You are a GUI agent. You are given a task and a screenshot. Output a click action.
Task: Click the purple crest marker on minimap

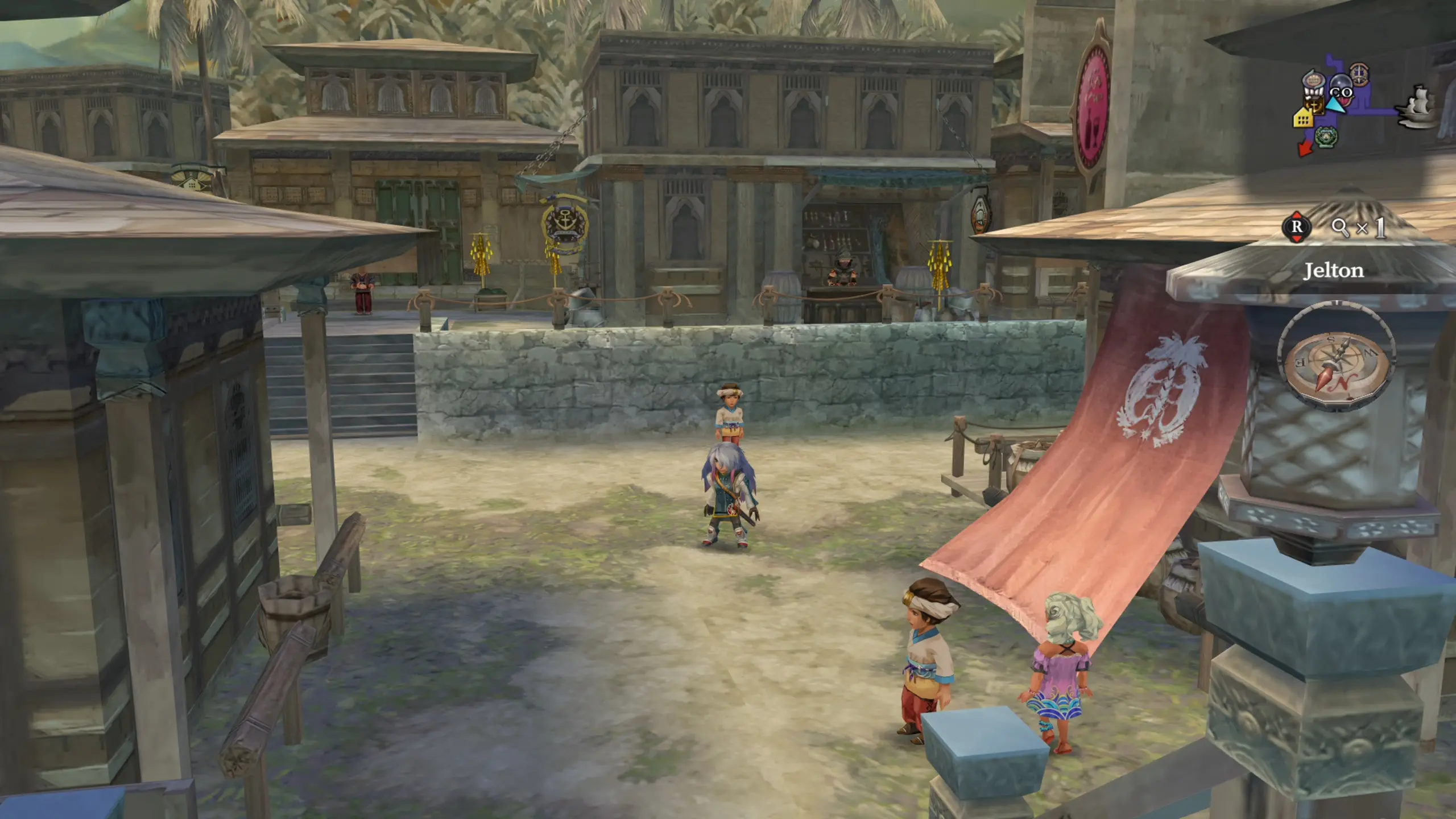click(1359, 73)
